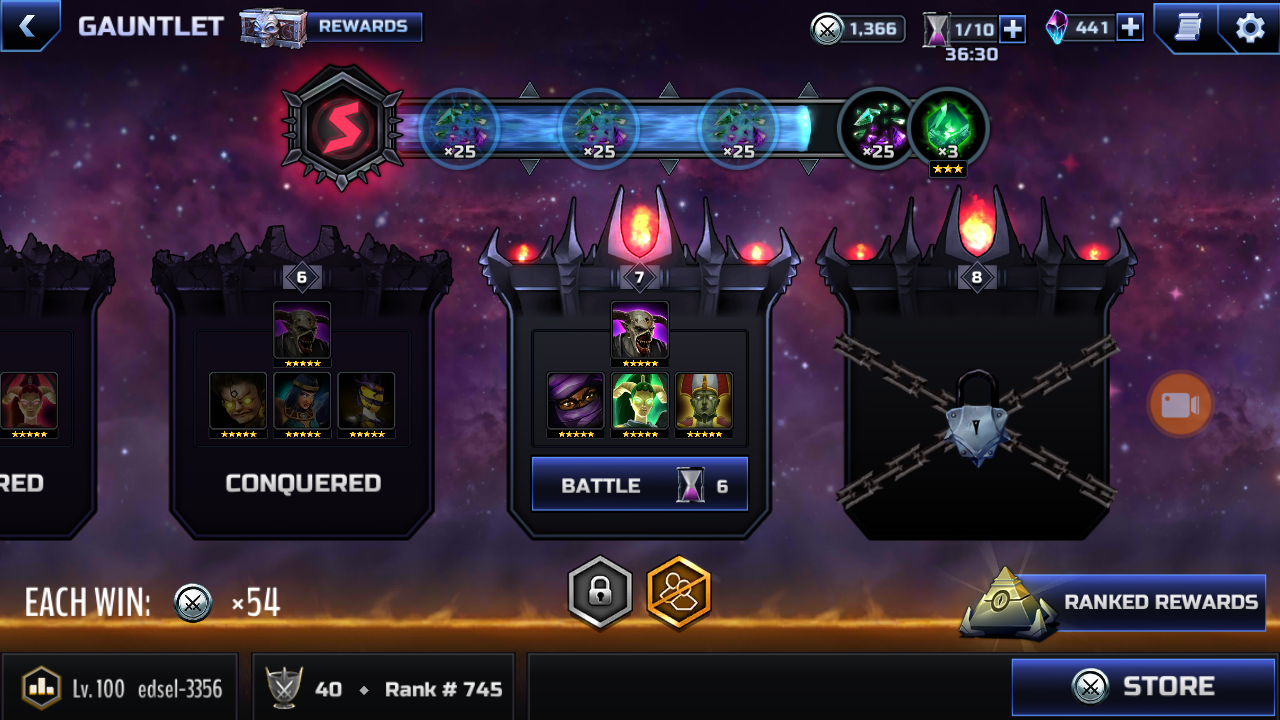Toggle the gray padlock hexagon button
Viewport: 1280px width, 720px height.
tap(600, 592)
